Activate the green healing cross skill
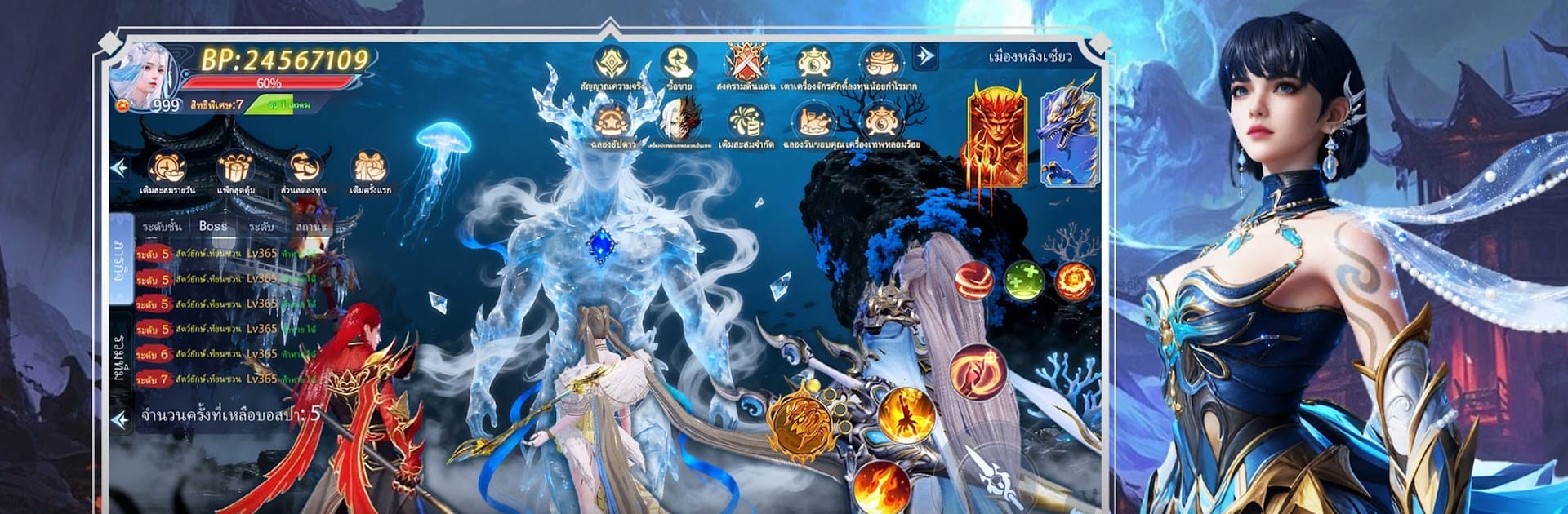Image resolution: width=1568 pixels, height=514 pixels. 1023,281
